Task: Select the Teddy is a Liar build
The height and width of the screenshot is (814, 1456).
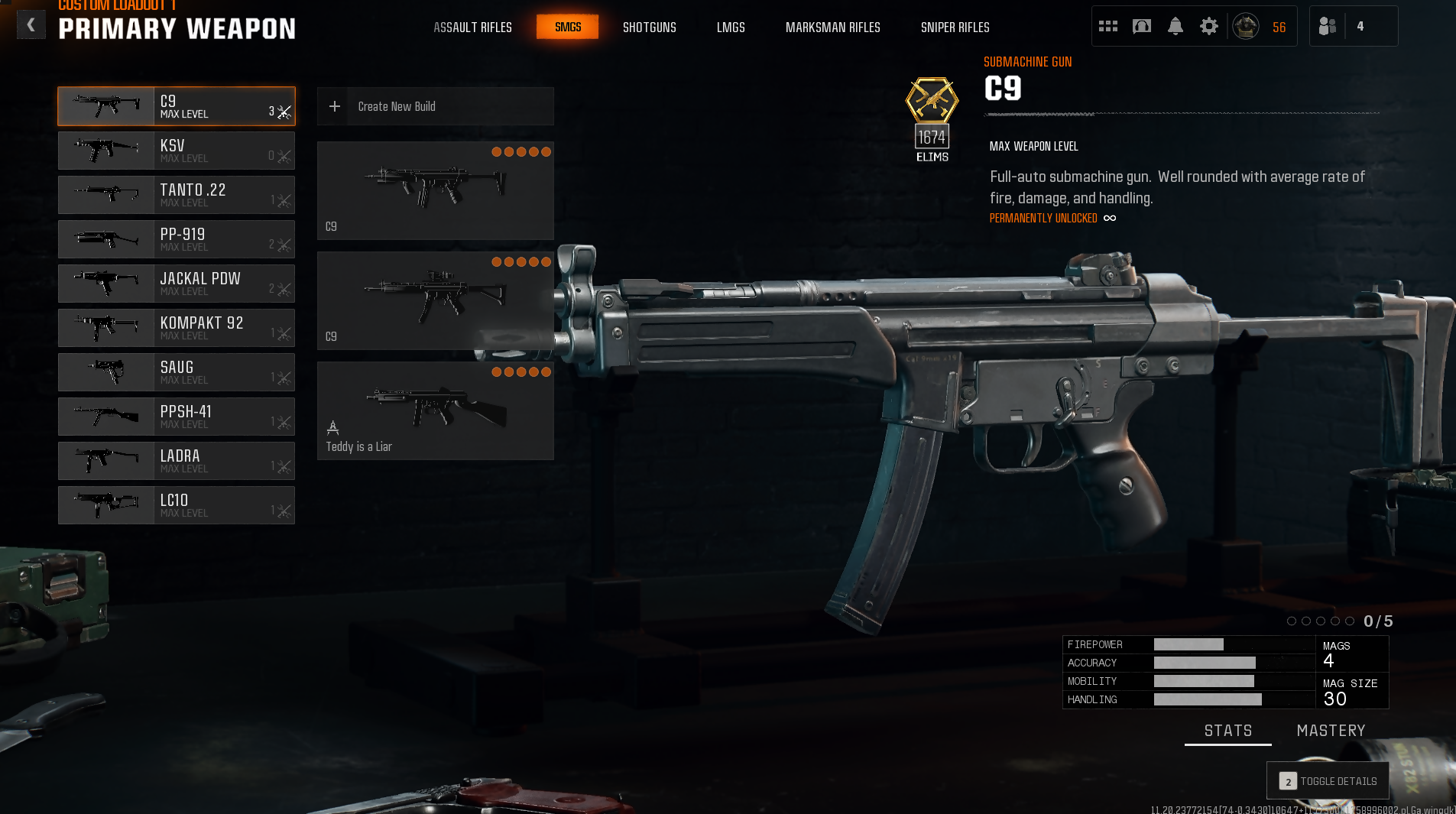Action: tap(435, 410)
